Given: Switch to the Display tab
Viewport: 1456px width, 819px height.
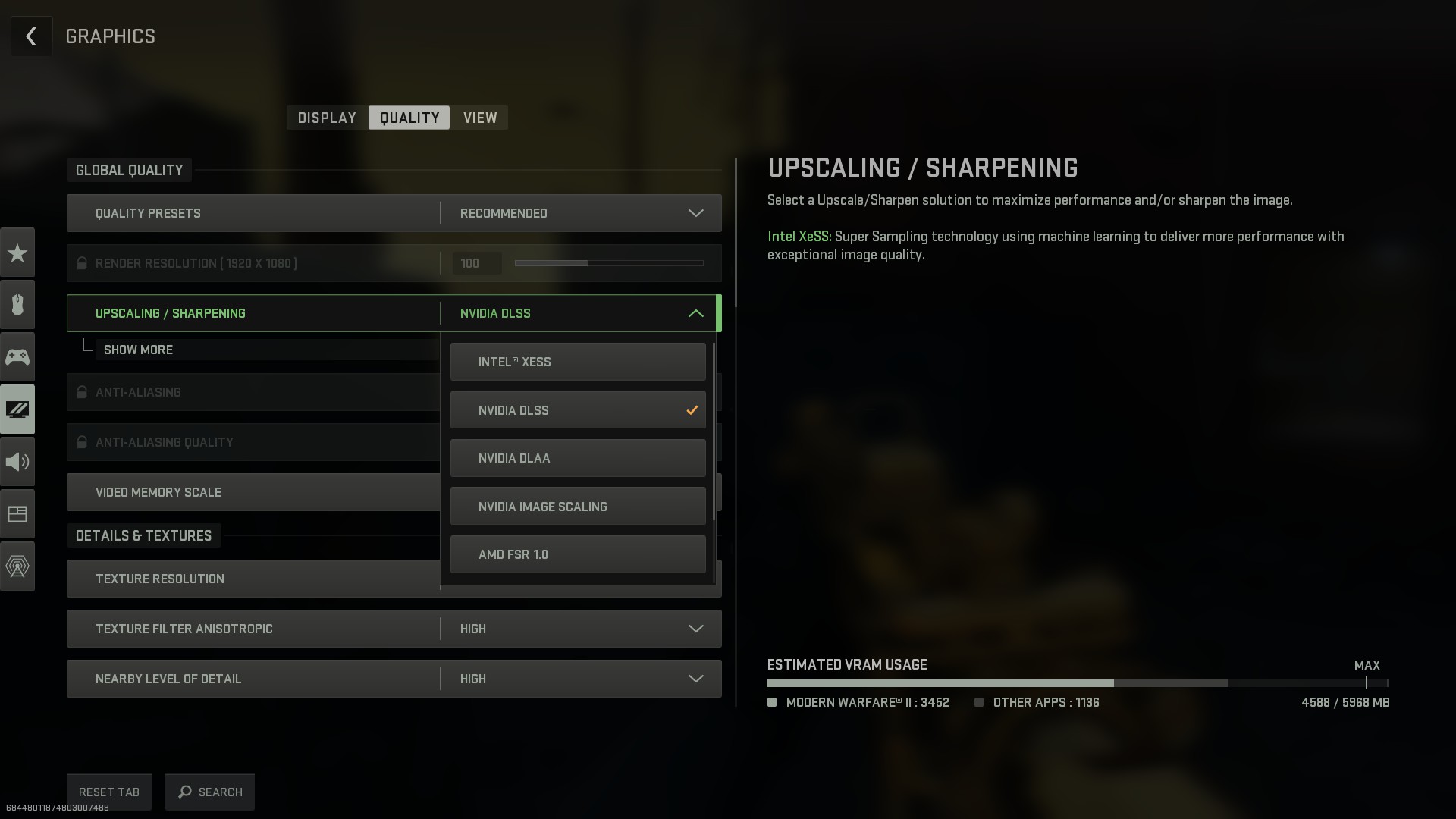Looking at the screenshot, I should (327, 118).
